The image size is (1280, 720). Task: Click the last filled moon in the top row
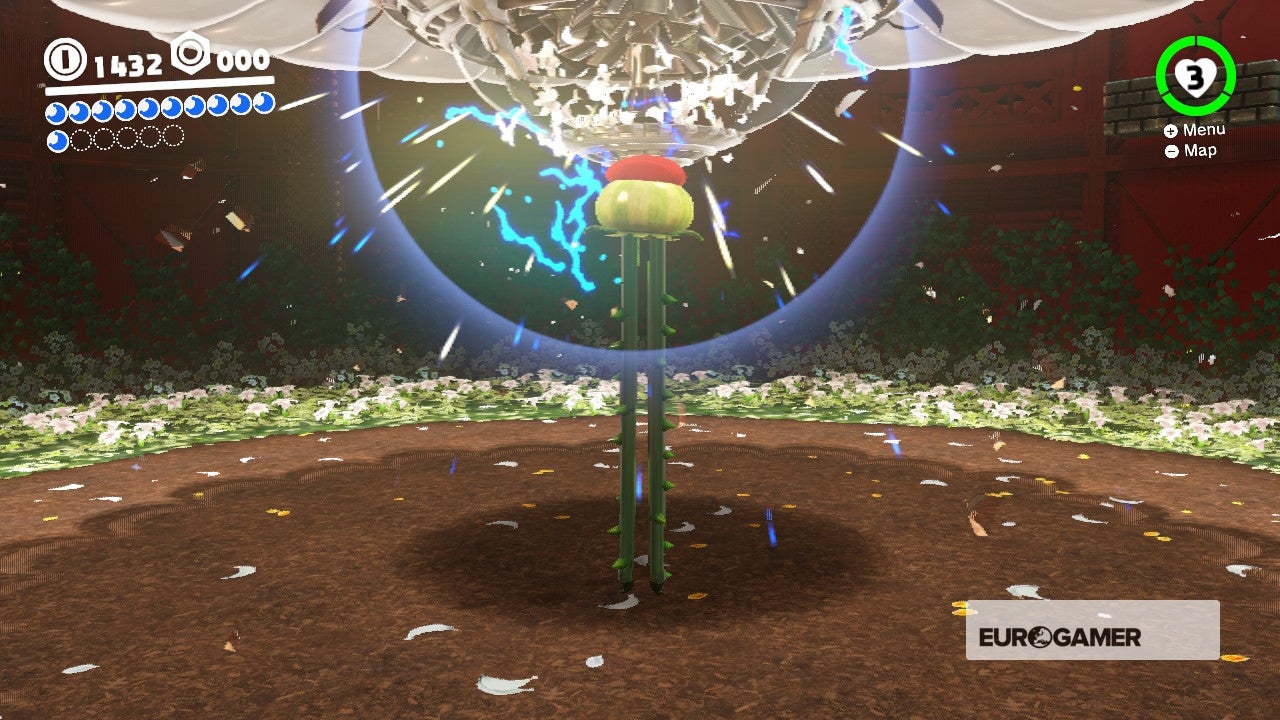pyautogui.click(x=262, y=105)
